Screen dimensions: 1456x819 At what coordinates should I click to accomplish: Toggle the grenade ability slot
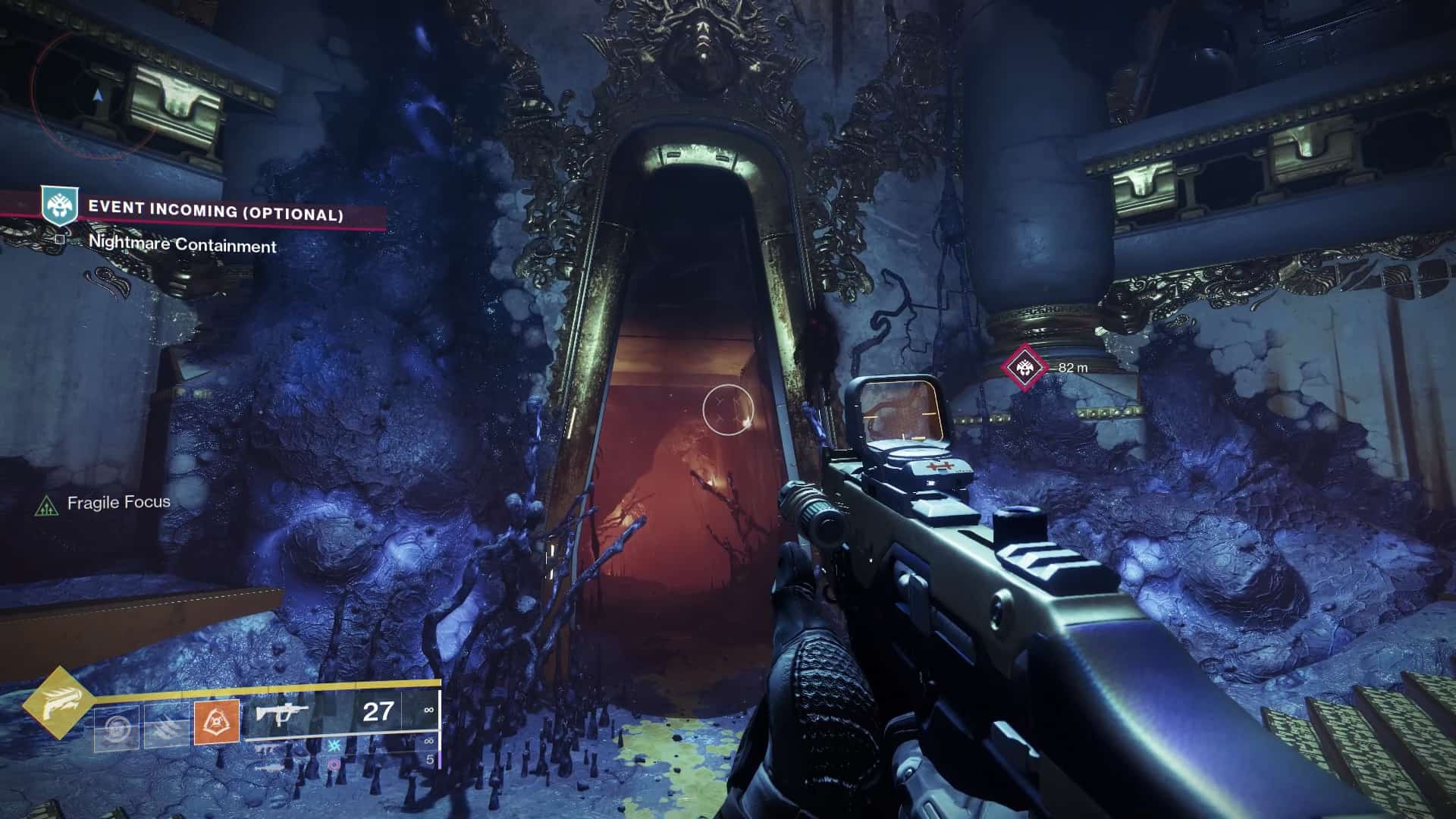pyautogui.click(x=115, y=726)
